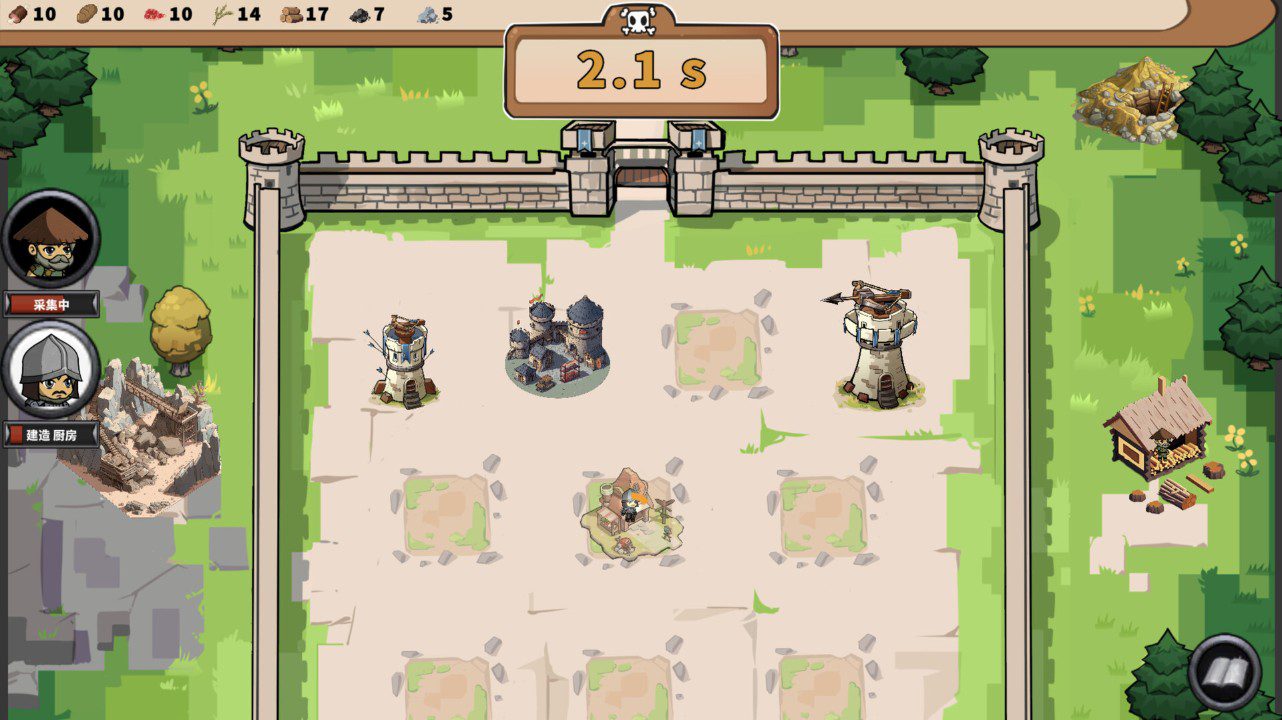Click the 建造 厨房 status label
The height and width of the screenshot is (720, 1282).
tap(52, 435)
